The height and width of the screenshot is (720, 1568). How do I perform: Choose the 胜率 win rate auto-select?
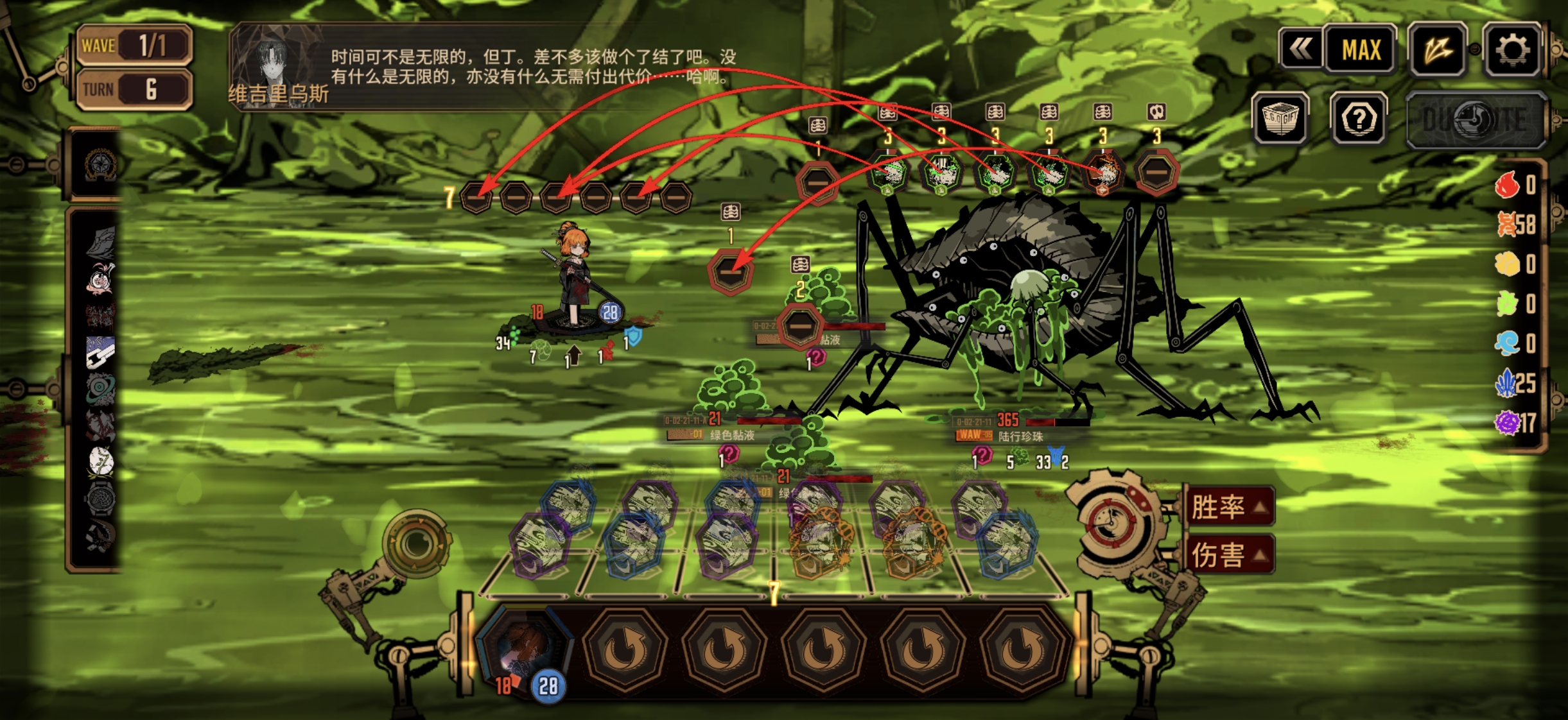click(1228, 507)
